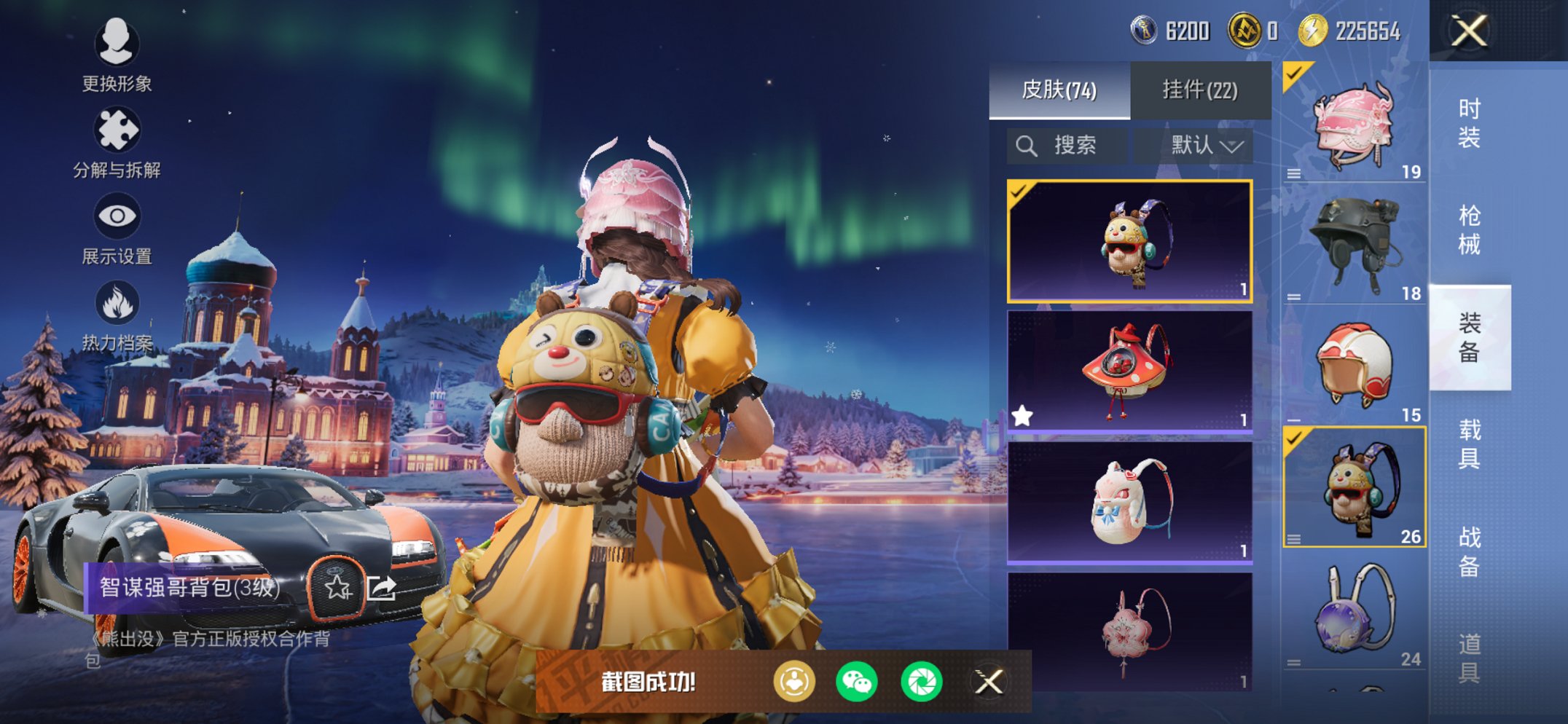Switch to the 挂件(22) pendants tab
This screenshot has width=1568, height=724.
(1199, 90)
